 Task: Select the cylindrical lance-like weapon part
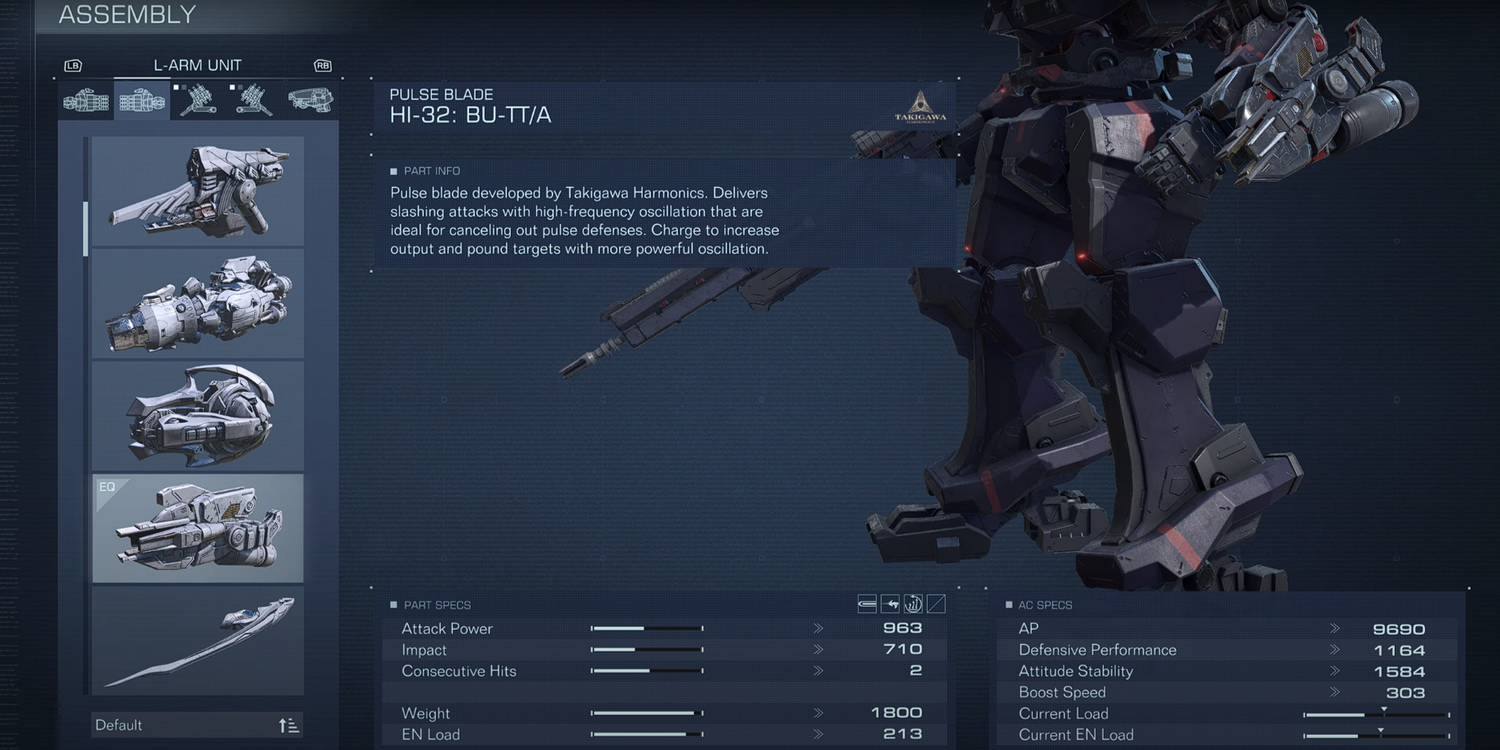click(198, 303)
